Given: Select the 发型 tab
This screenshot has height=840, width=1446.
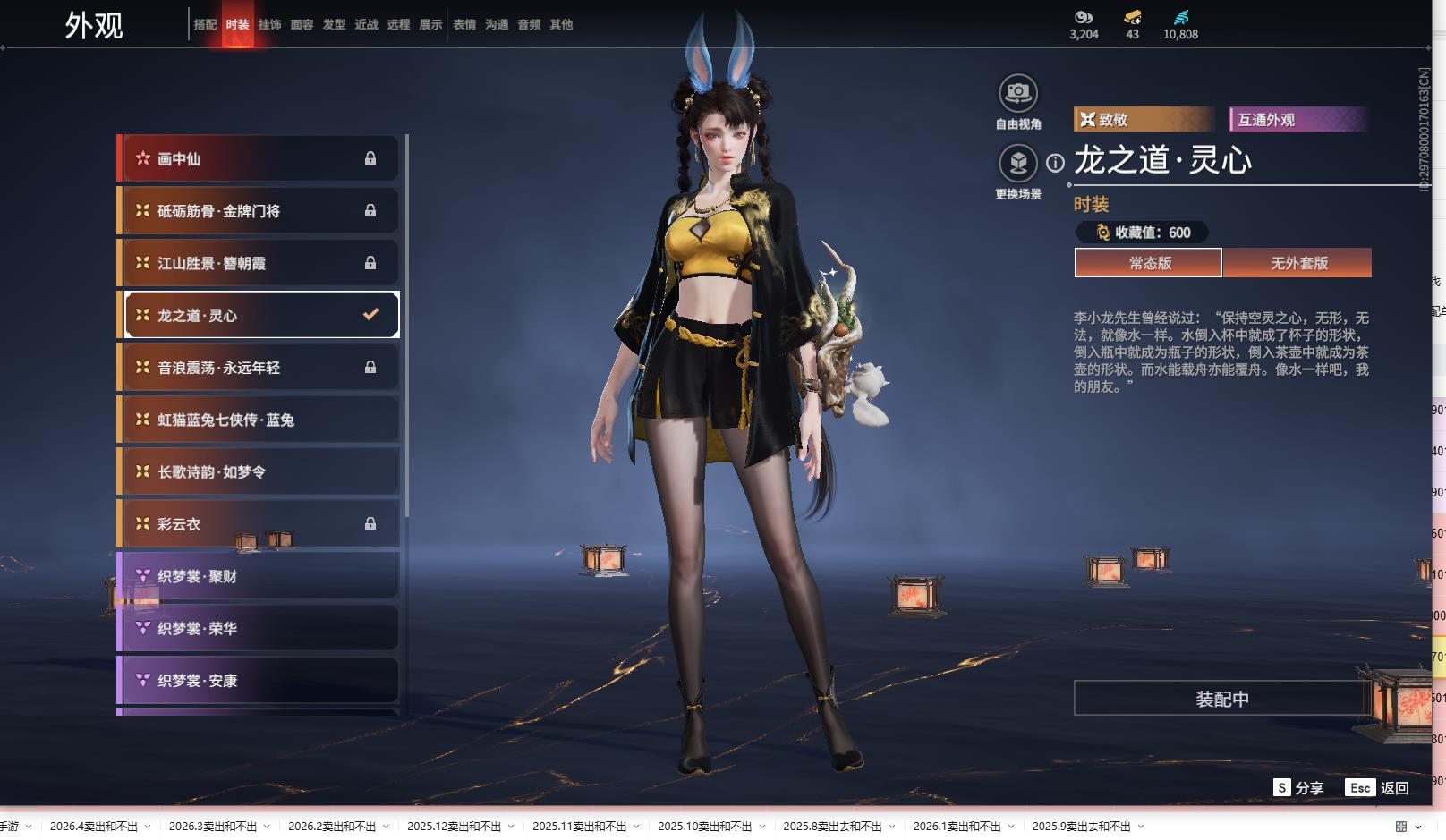Looking at the screenshot, I should pos(334,25).
